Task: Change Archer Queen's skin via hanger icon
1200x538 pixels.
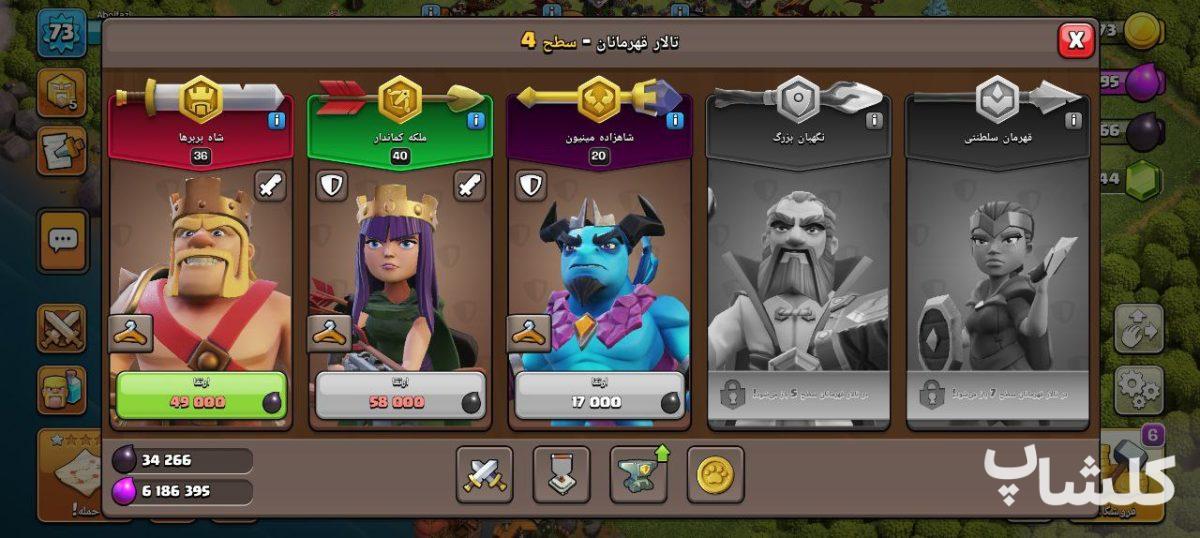Action: (x=329, y=333)
